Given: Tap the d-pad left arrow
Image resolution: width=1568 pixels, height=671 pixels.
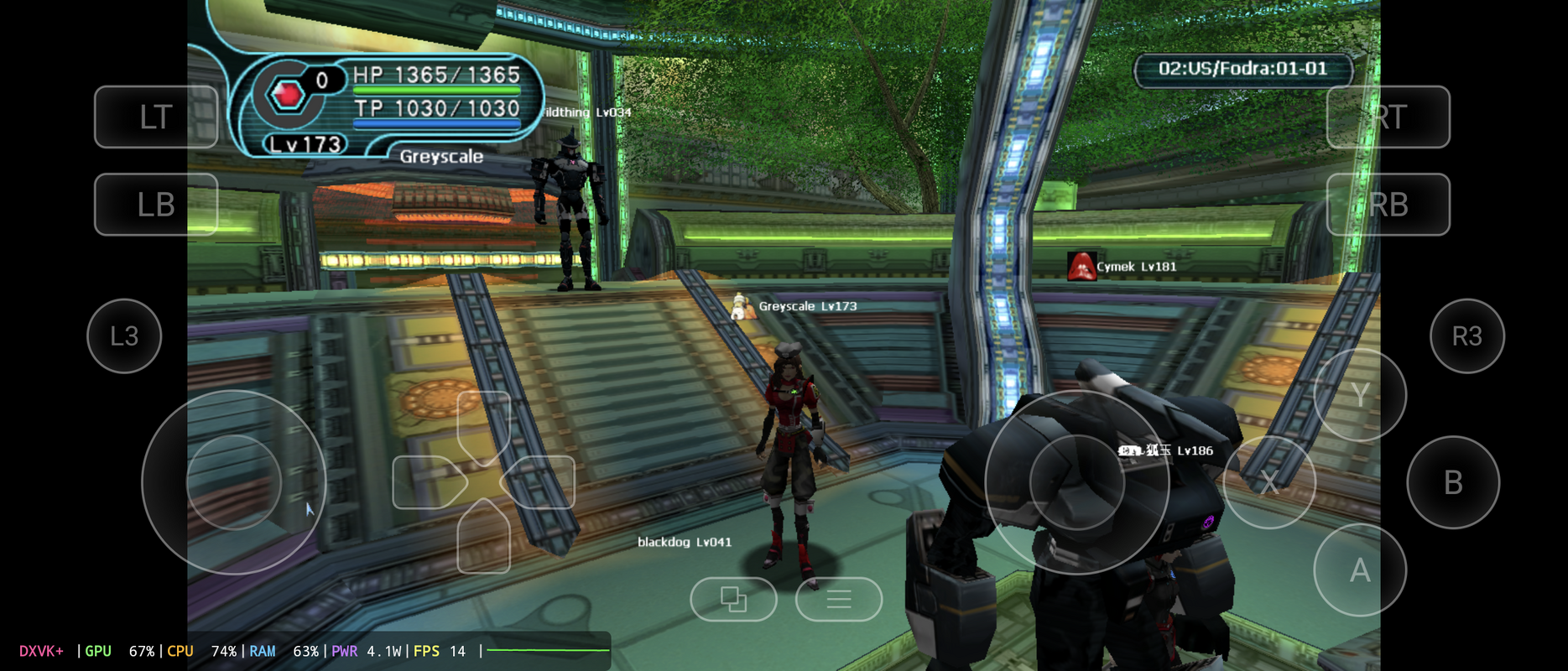Looking at the screenshot, I should coord(426,482).
